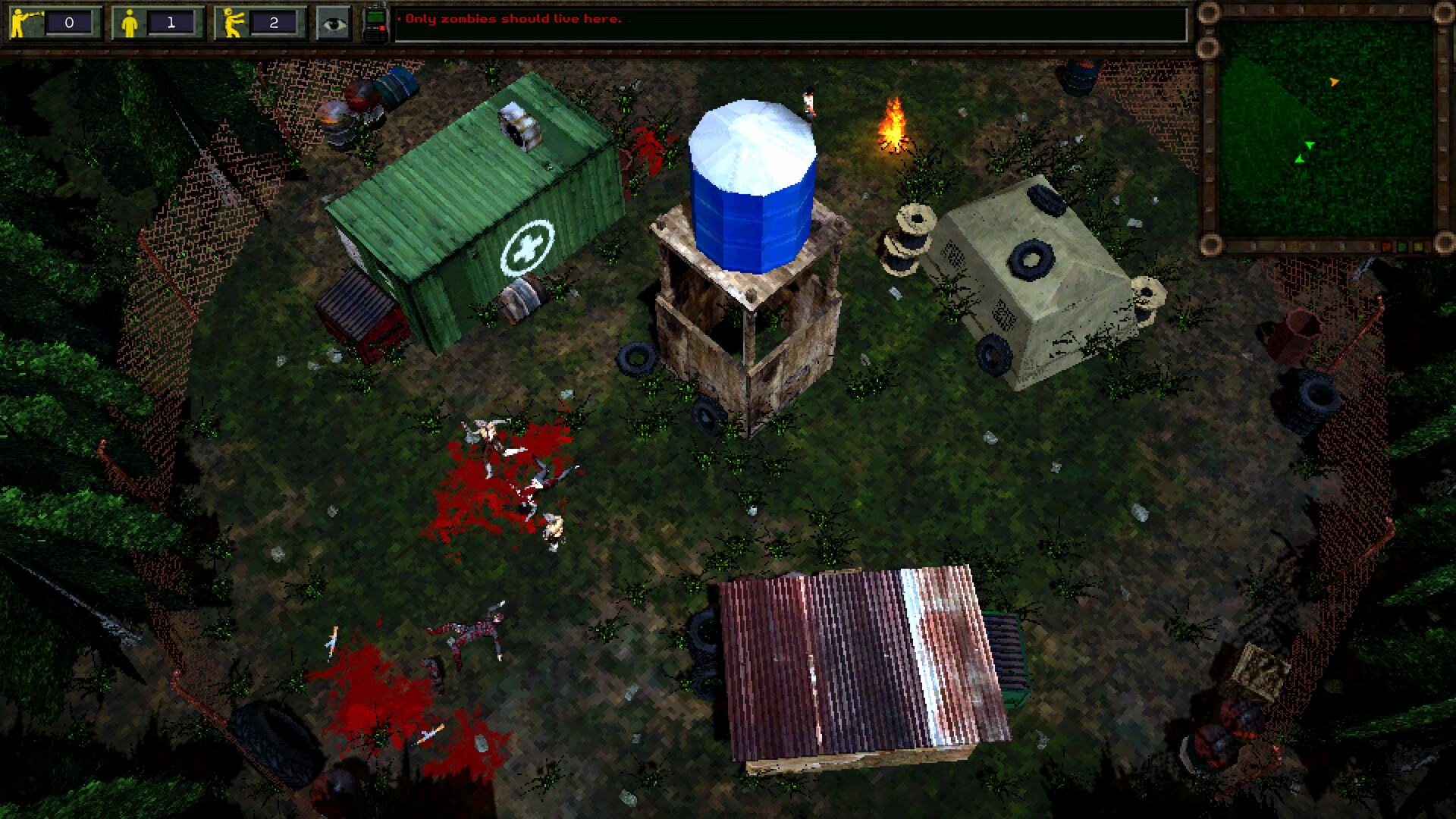Open the walkie-talkie radio transmitter
The height and width of the screenshot is (819, 1456).
pyautogui.click(x=377, y=19)
